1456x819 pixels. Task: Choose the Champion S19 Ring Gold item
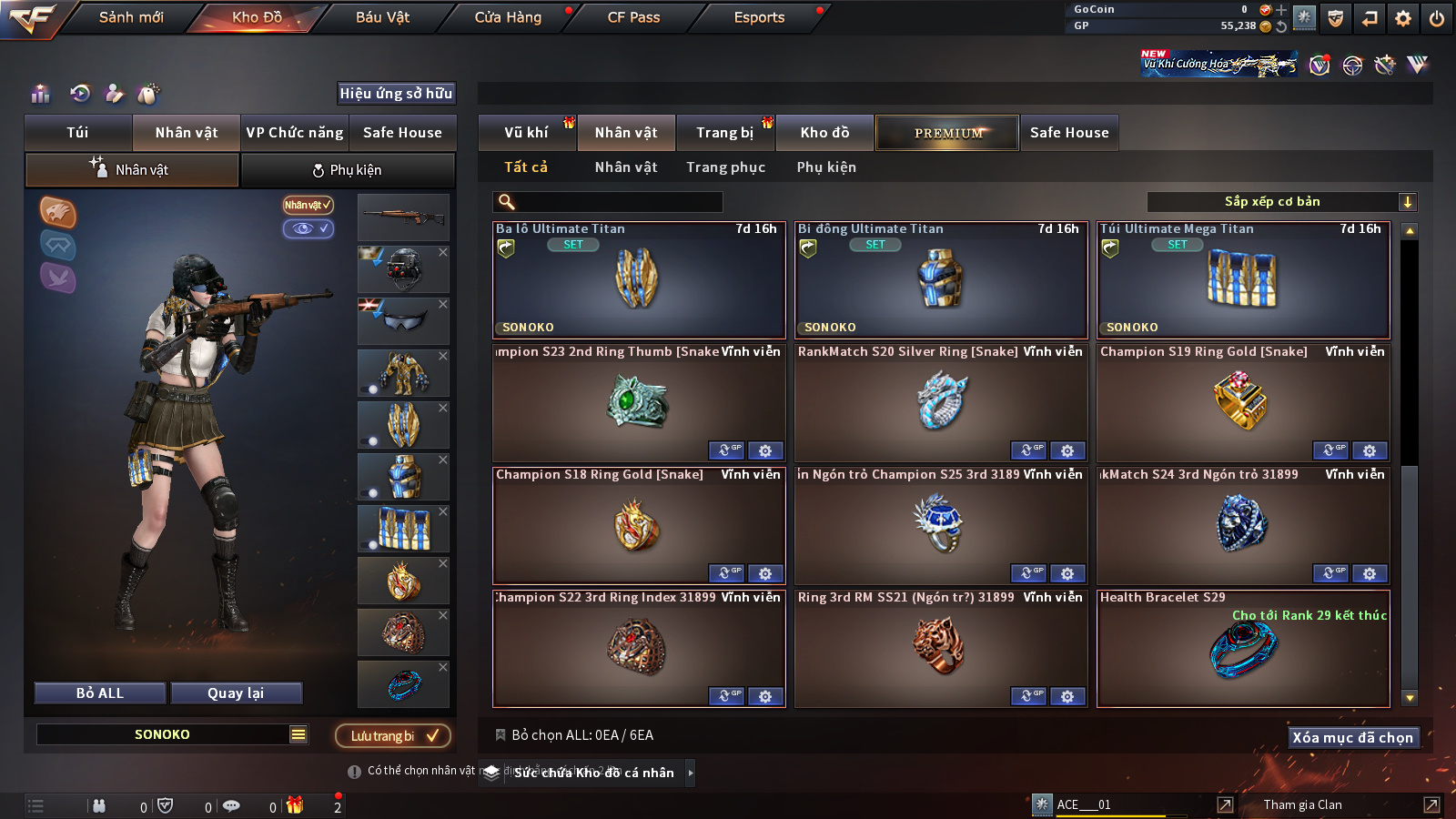(x=1242, y=403)
